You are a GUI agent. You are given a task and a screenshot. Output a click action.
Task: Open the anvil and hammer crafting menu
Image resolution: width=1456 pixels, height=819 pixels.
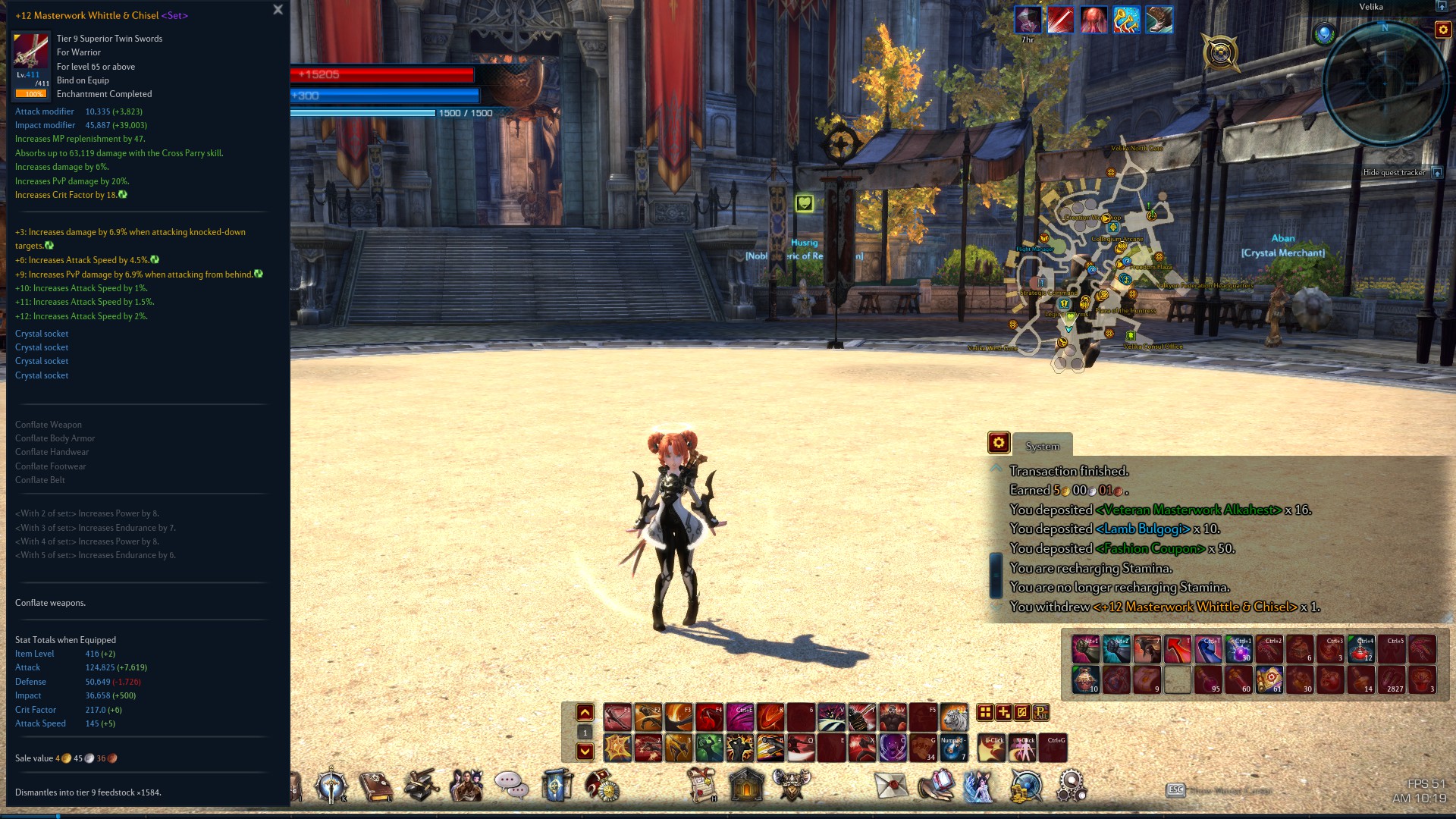[x=421, y=786]
